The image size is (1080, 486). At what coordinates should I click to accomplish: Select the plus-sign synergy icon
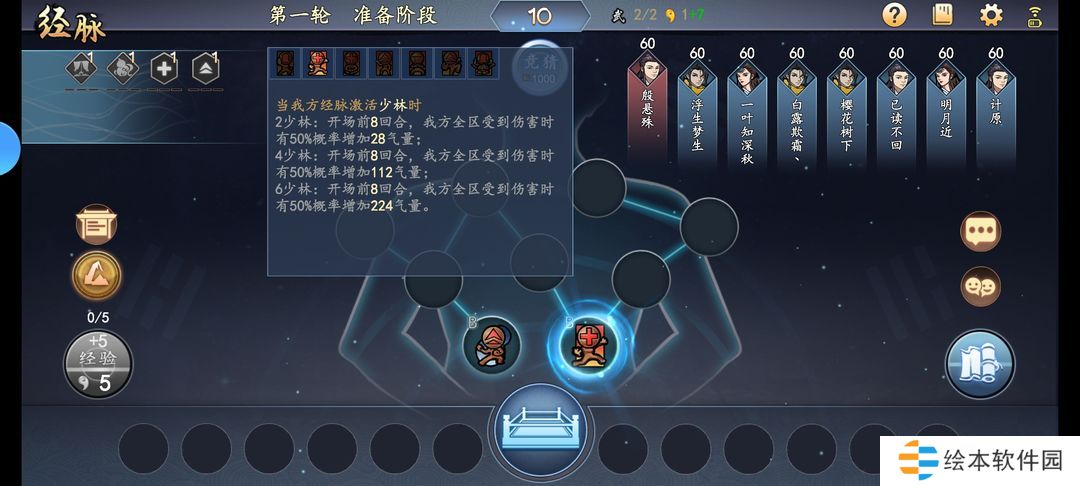(163, 69)
